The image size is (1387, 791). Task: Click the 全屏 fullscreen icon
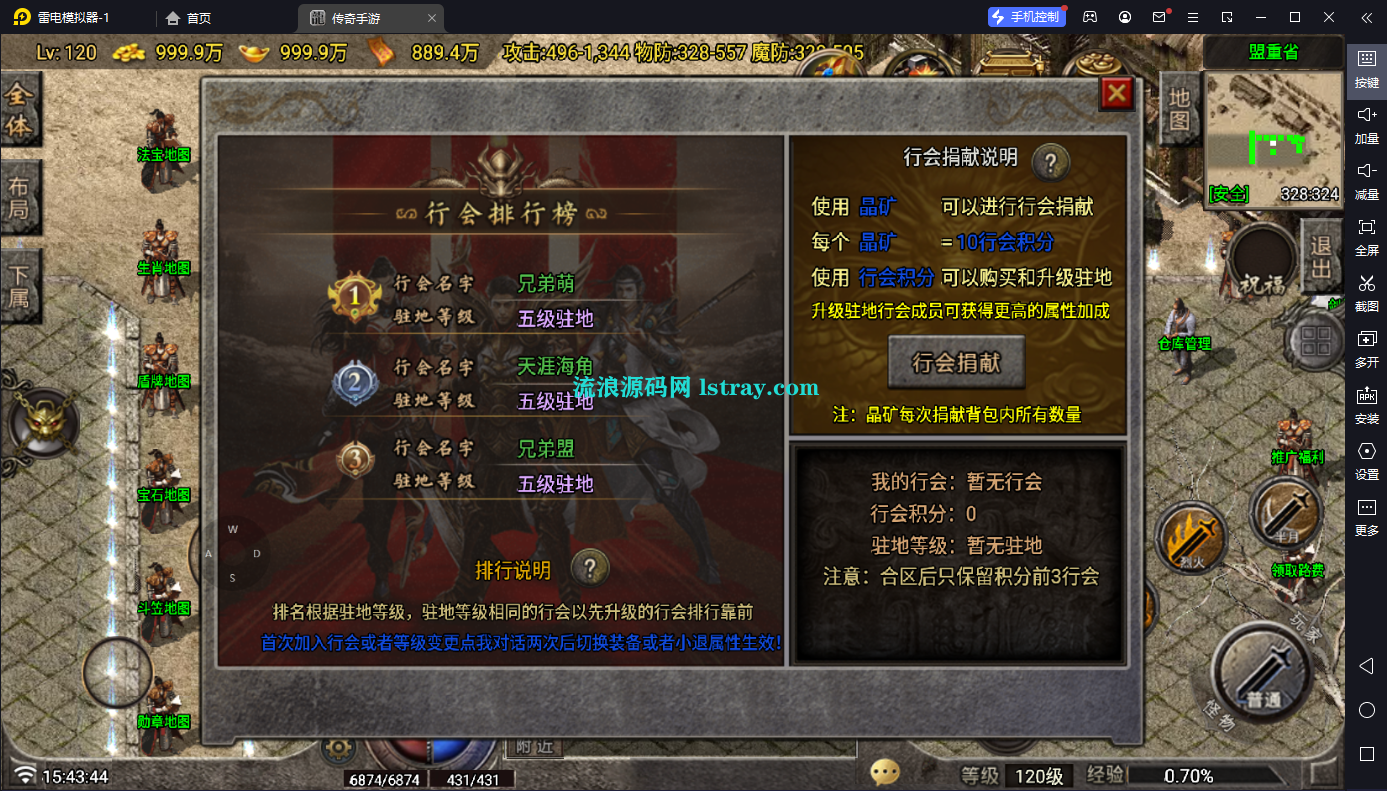click(x=1366, y=237)
